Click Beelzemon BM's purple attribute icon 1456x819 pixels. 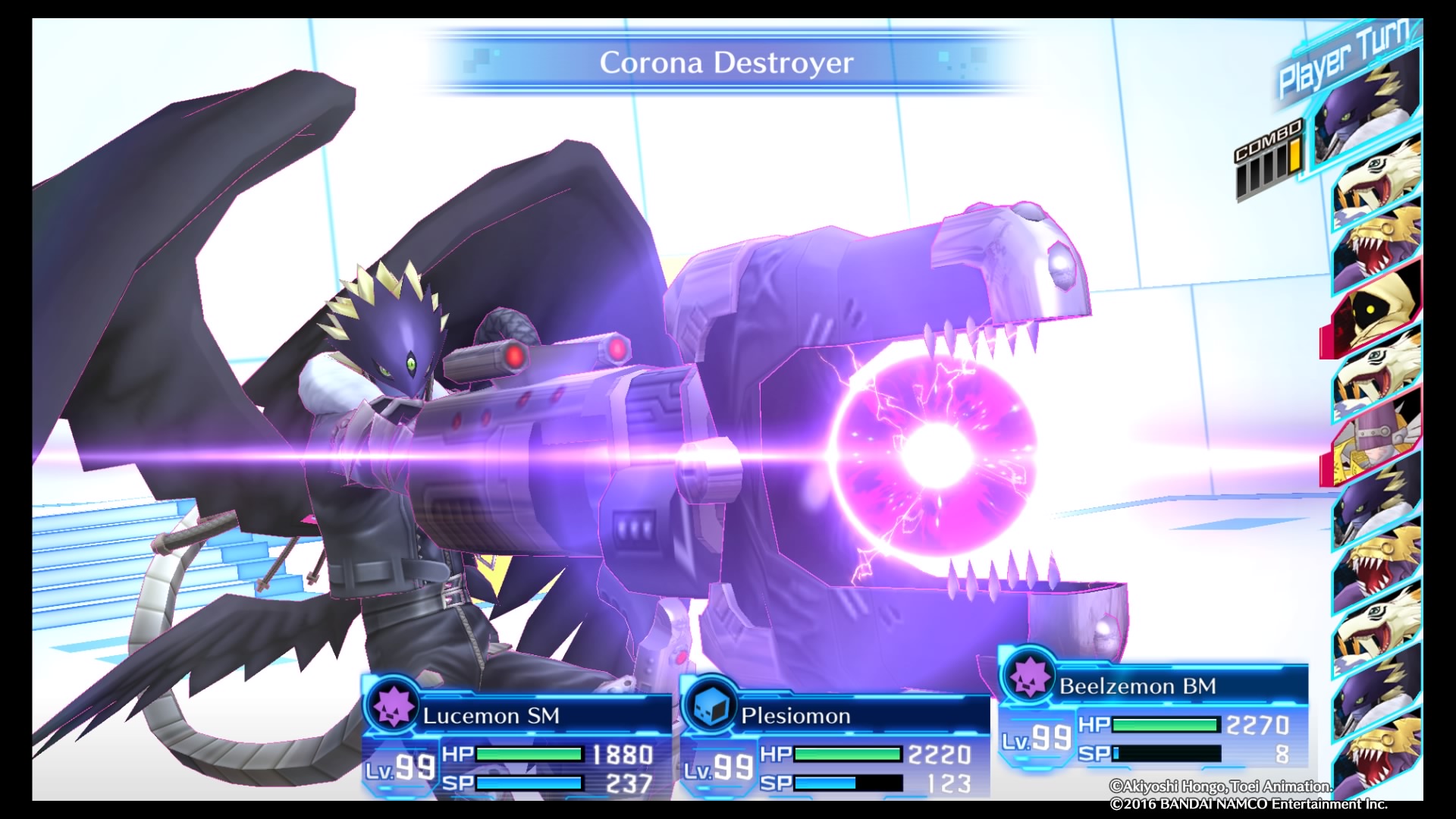tap(1030, 676)
